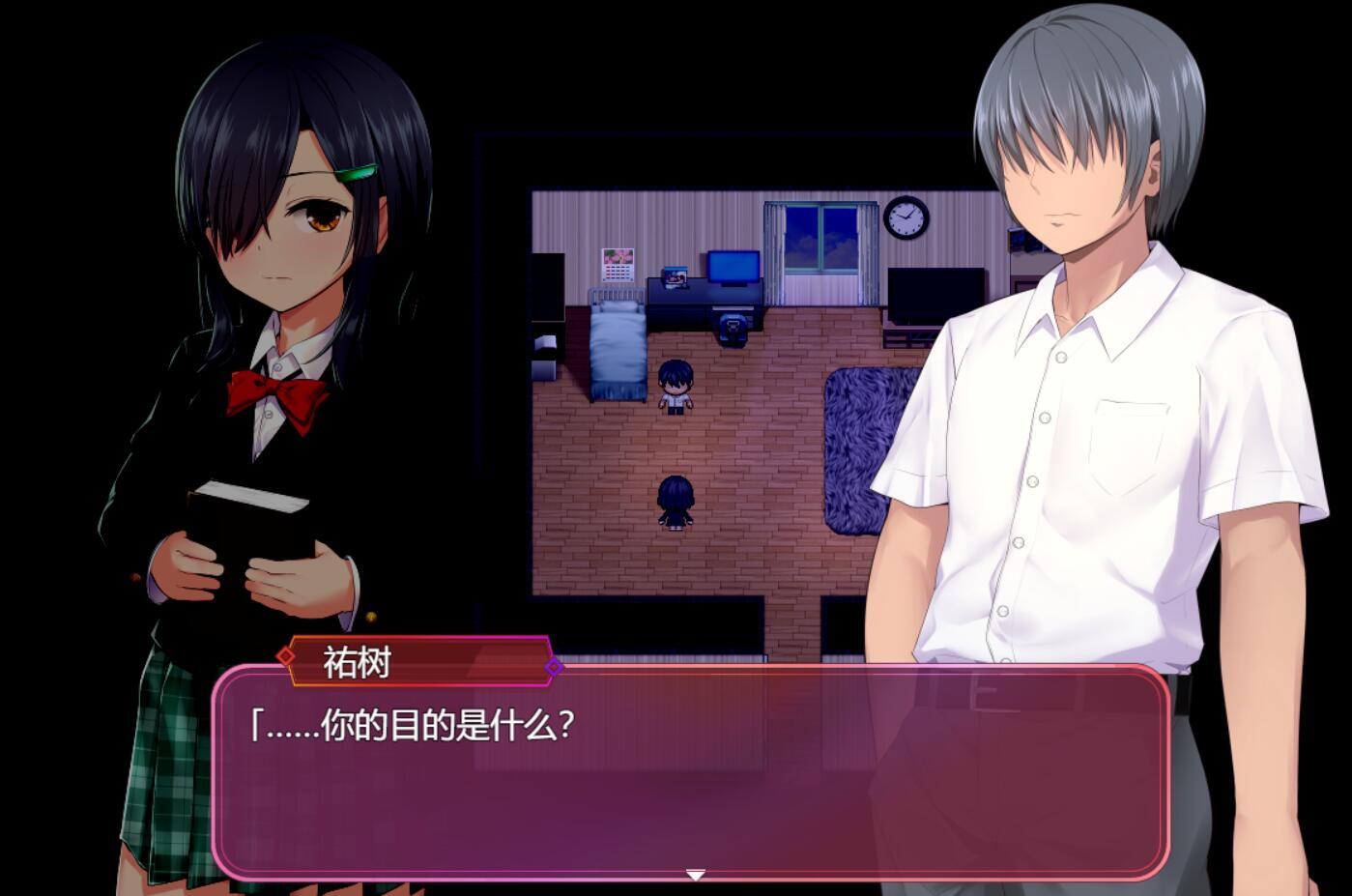Click the purple diamond on the name plate
This screenshot has height=896, width=1352.
click(x=555, y=667)
